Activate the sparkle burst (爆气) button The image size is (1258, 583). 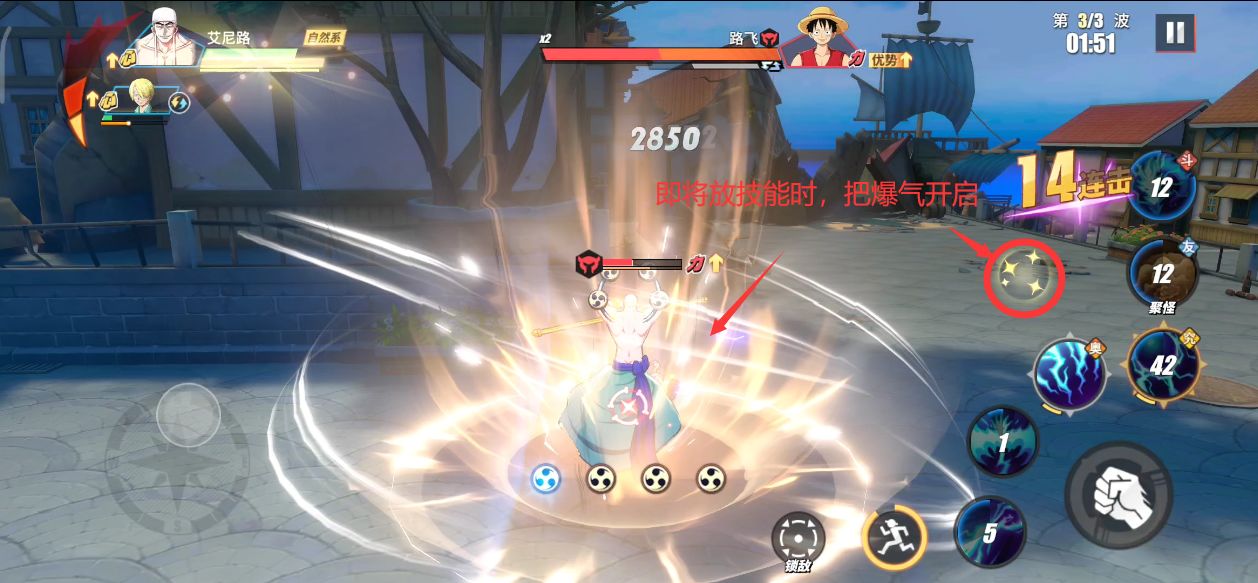(1025, 273)
